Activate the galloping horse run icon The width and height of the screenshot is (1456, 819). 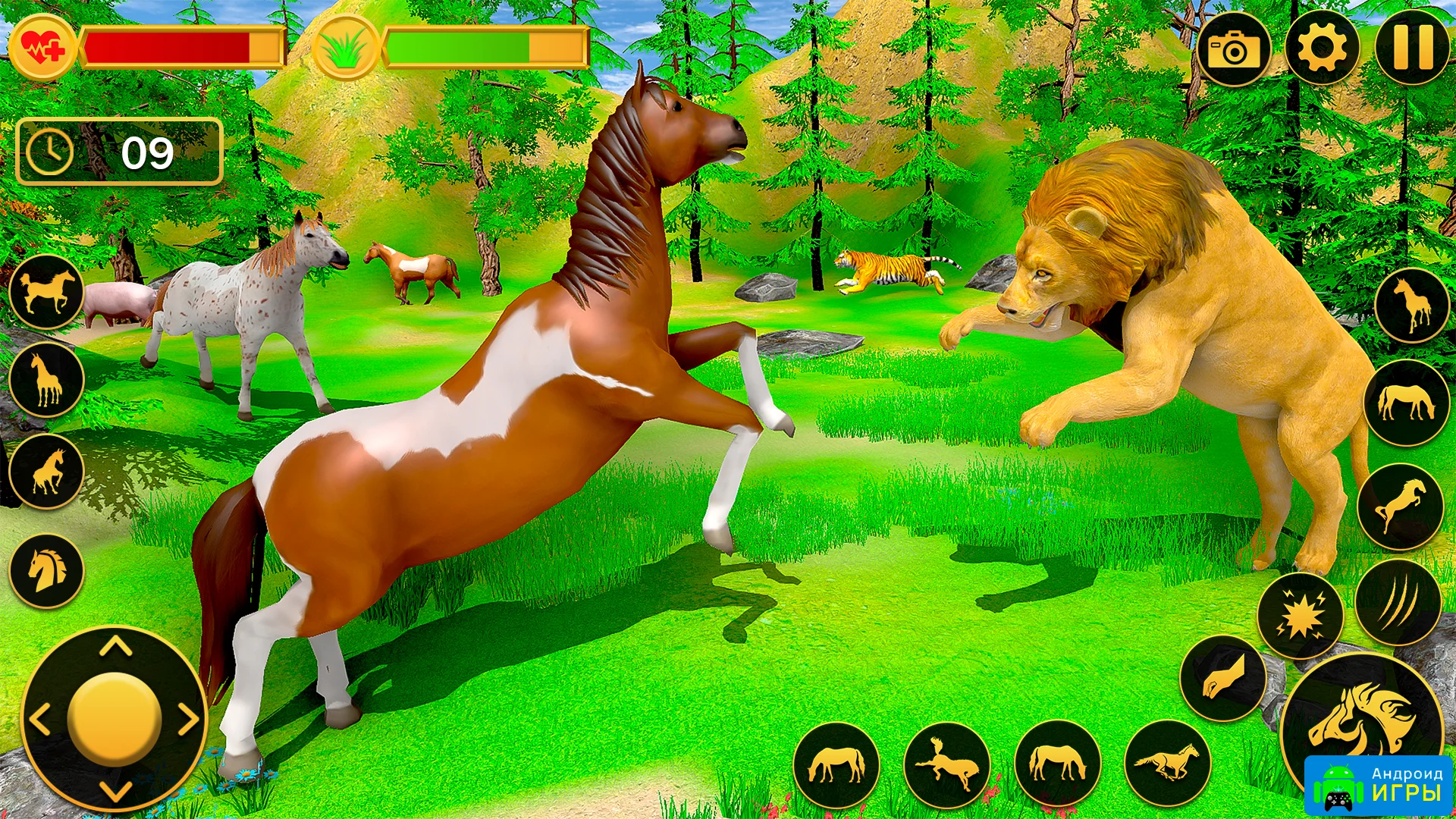coord(1168,762)
